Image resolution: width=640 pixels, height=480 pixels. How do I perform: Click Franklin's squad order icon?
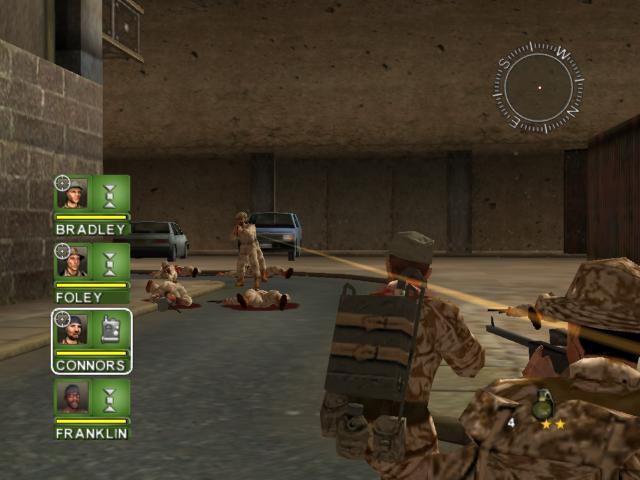click(x=110, y=398)
